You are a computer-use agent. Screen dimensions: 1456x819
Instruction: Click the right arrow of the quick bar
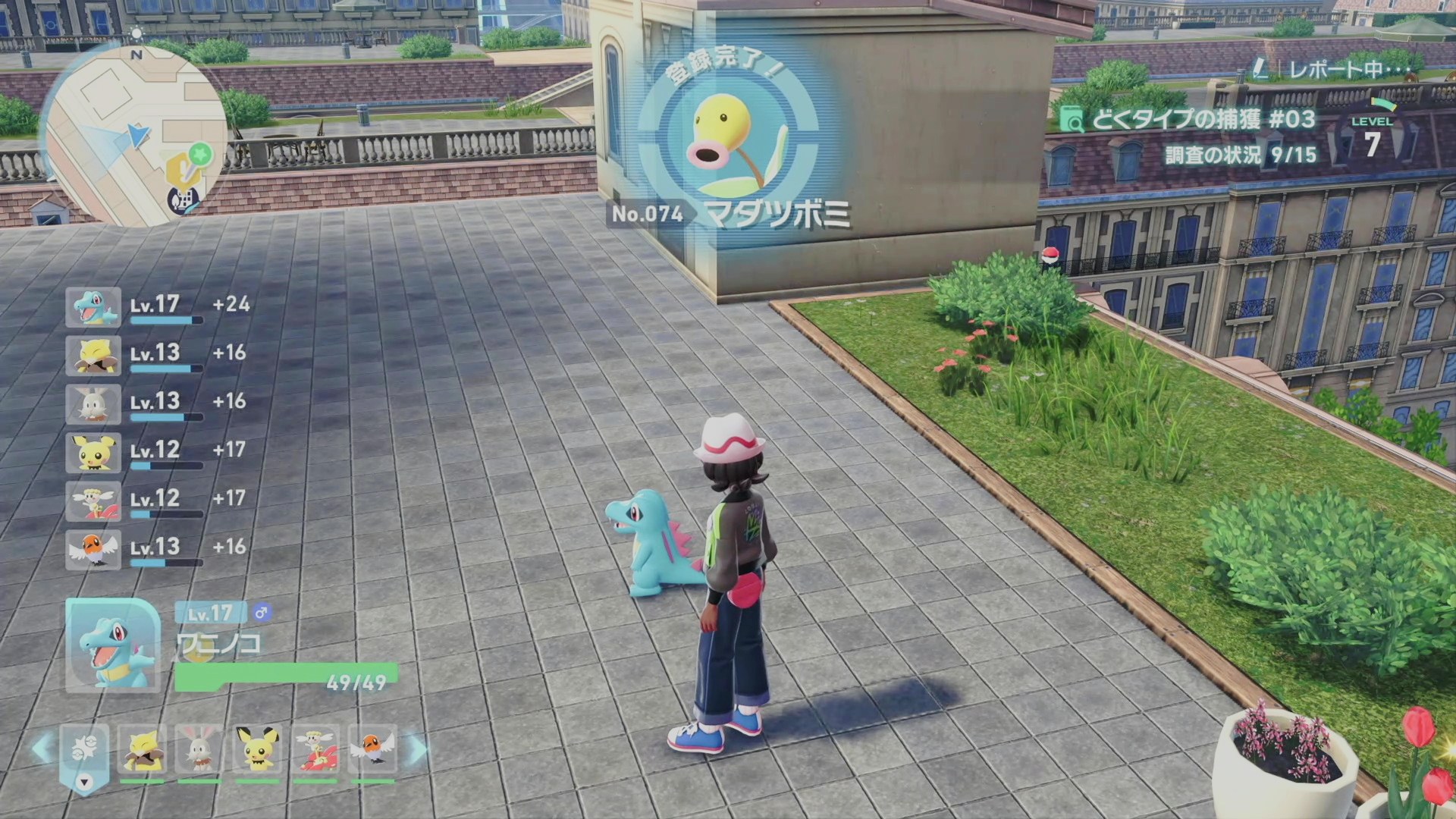tap(417, 749)
